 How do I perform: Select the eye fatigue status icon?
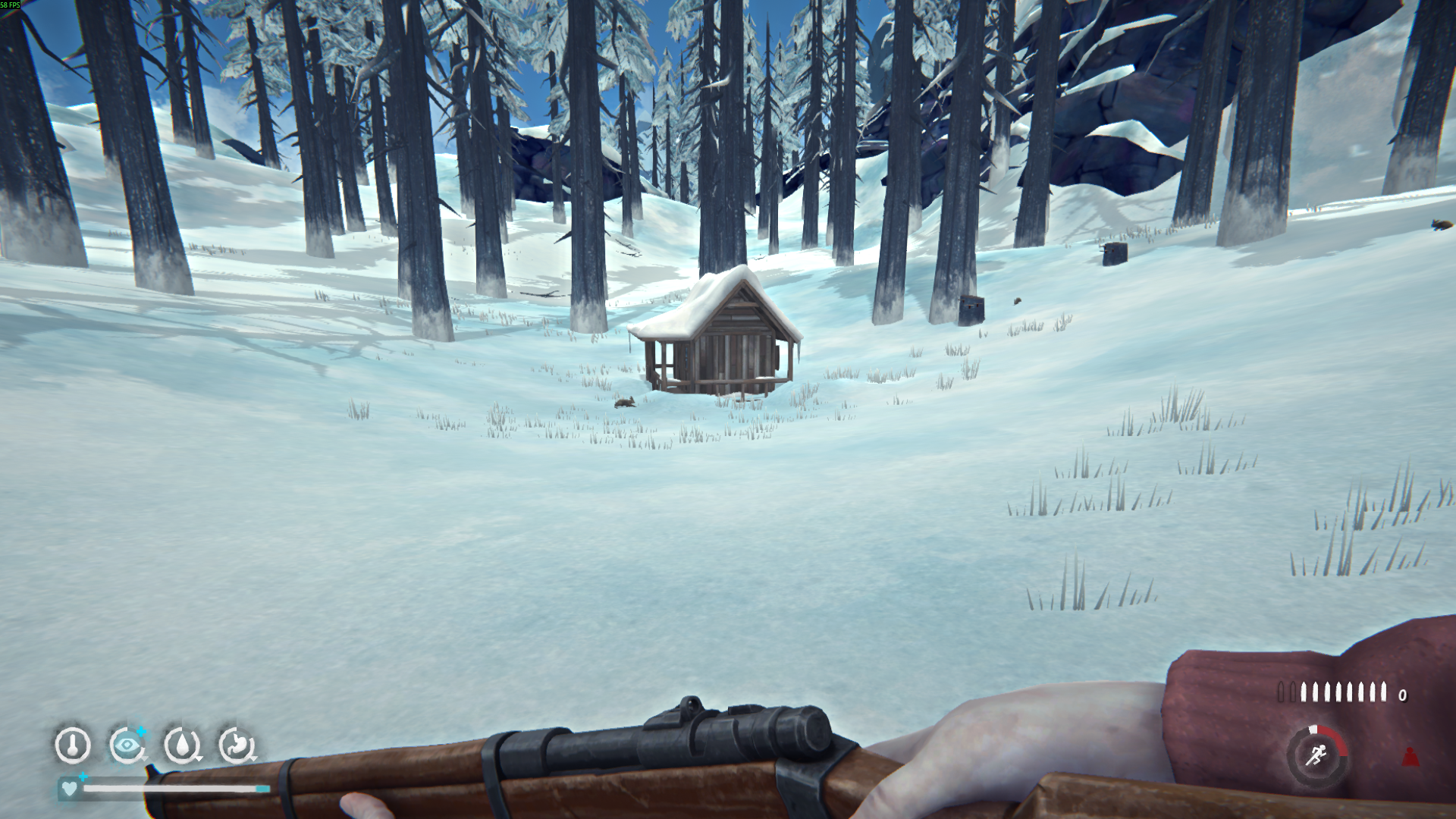click(x=127, y=745)
